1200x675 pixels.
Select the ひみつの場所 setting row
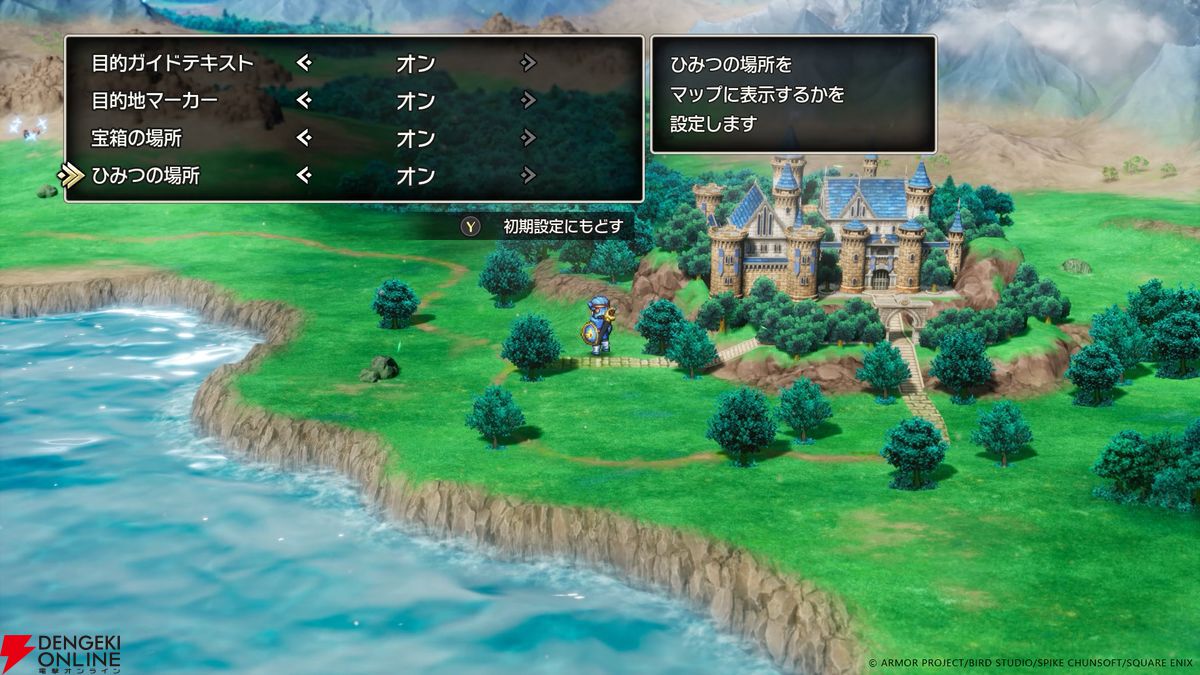click(x=145, y=176)
